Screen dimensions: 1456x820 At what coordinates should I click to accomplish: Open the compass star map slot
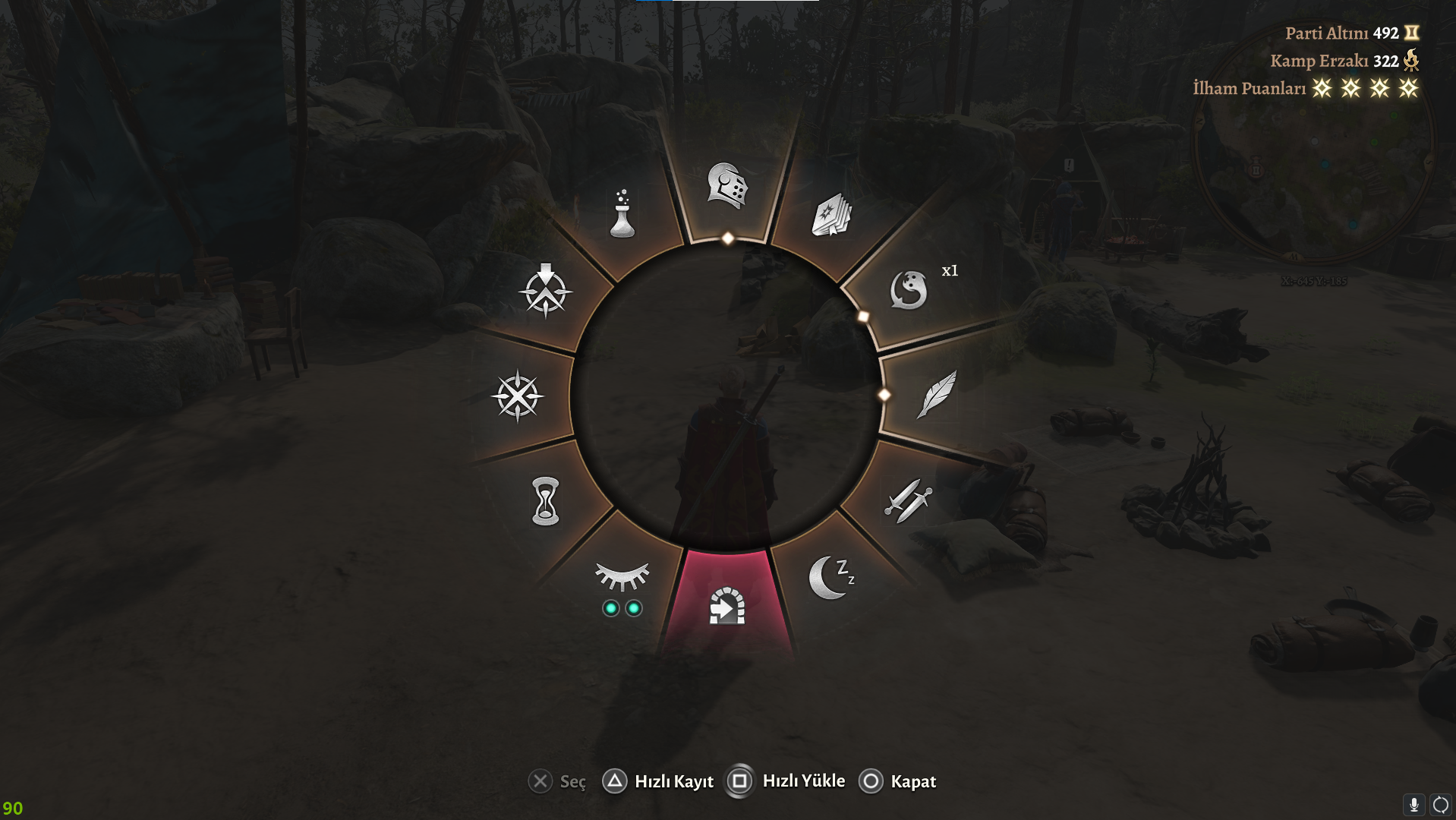pyautogui.click(x=518, y=396)
